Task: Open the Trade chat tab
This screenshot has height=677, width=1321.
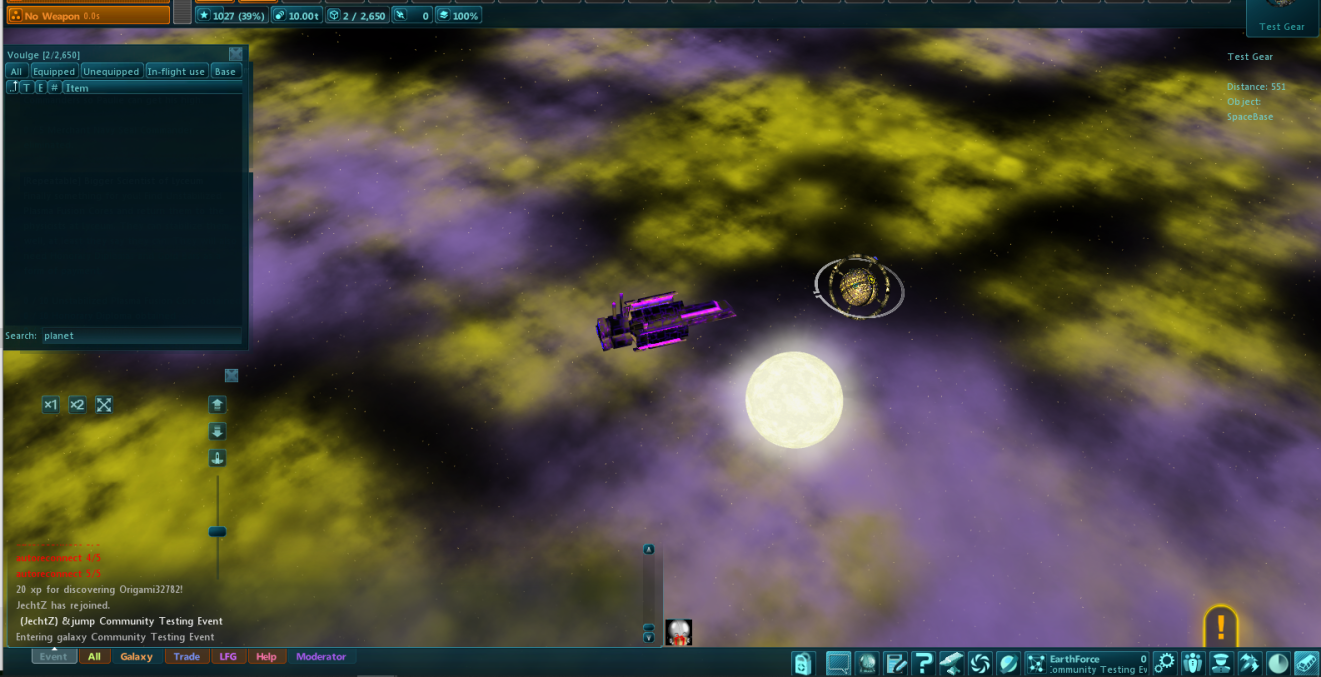Action: click(x=187, y=657)
